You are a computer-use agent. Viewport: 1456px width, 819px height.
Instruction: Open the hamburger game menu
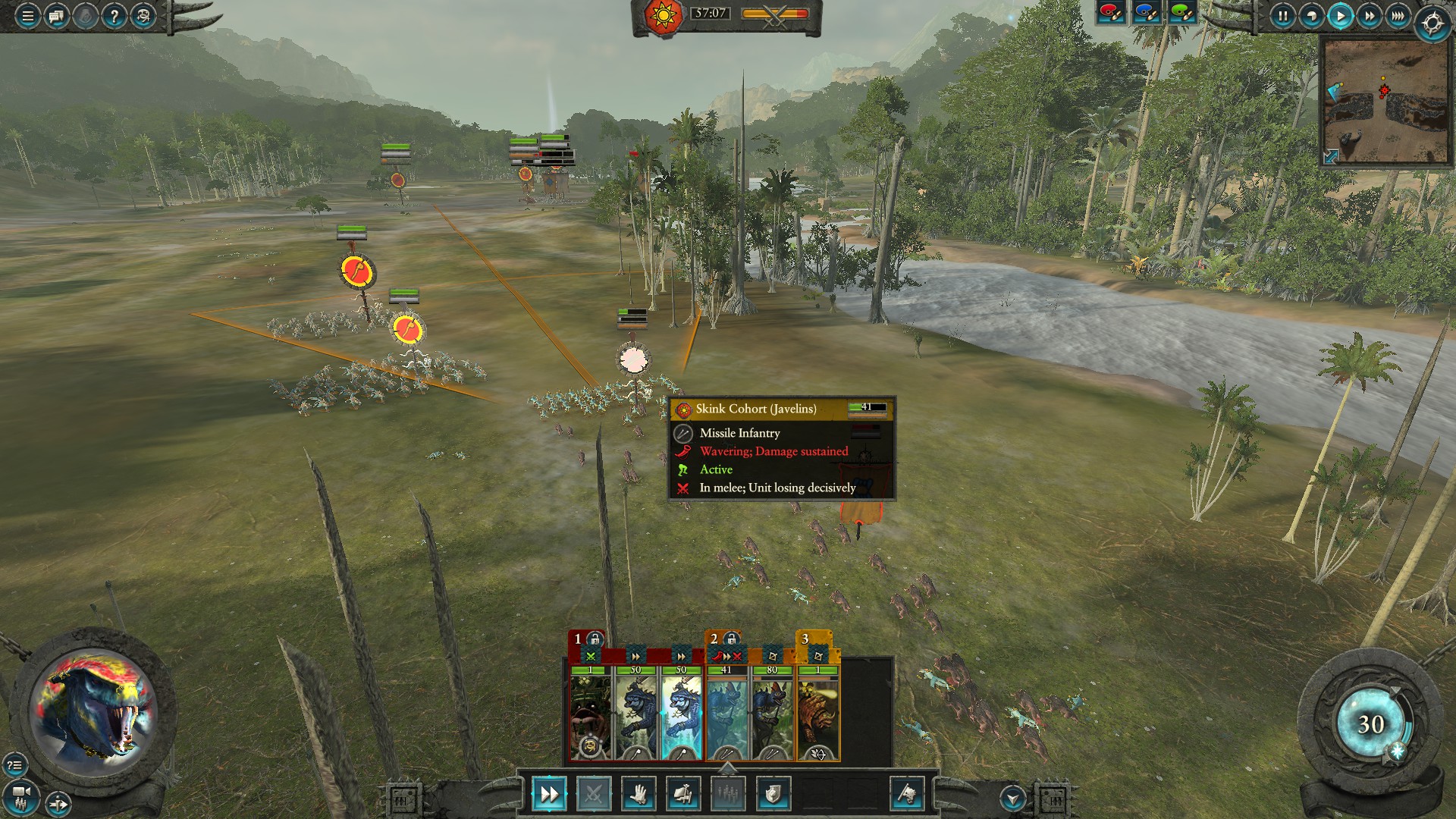pyautogui.click(x=27, y=16)
